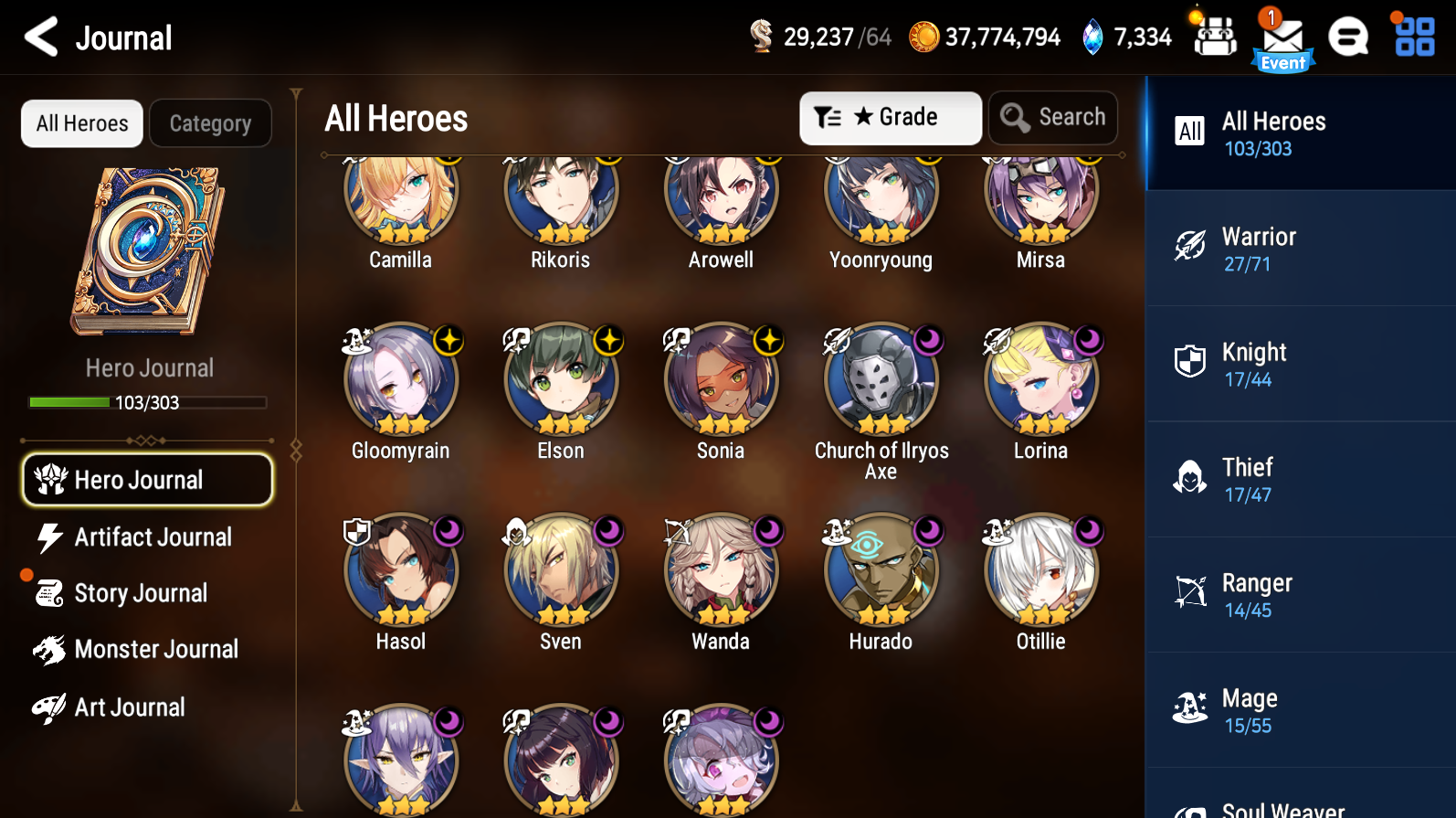This screenshot has width=1456, height=818.
Task: Open the Grade sort dropdown
Action: (x=890, y=117)
